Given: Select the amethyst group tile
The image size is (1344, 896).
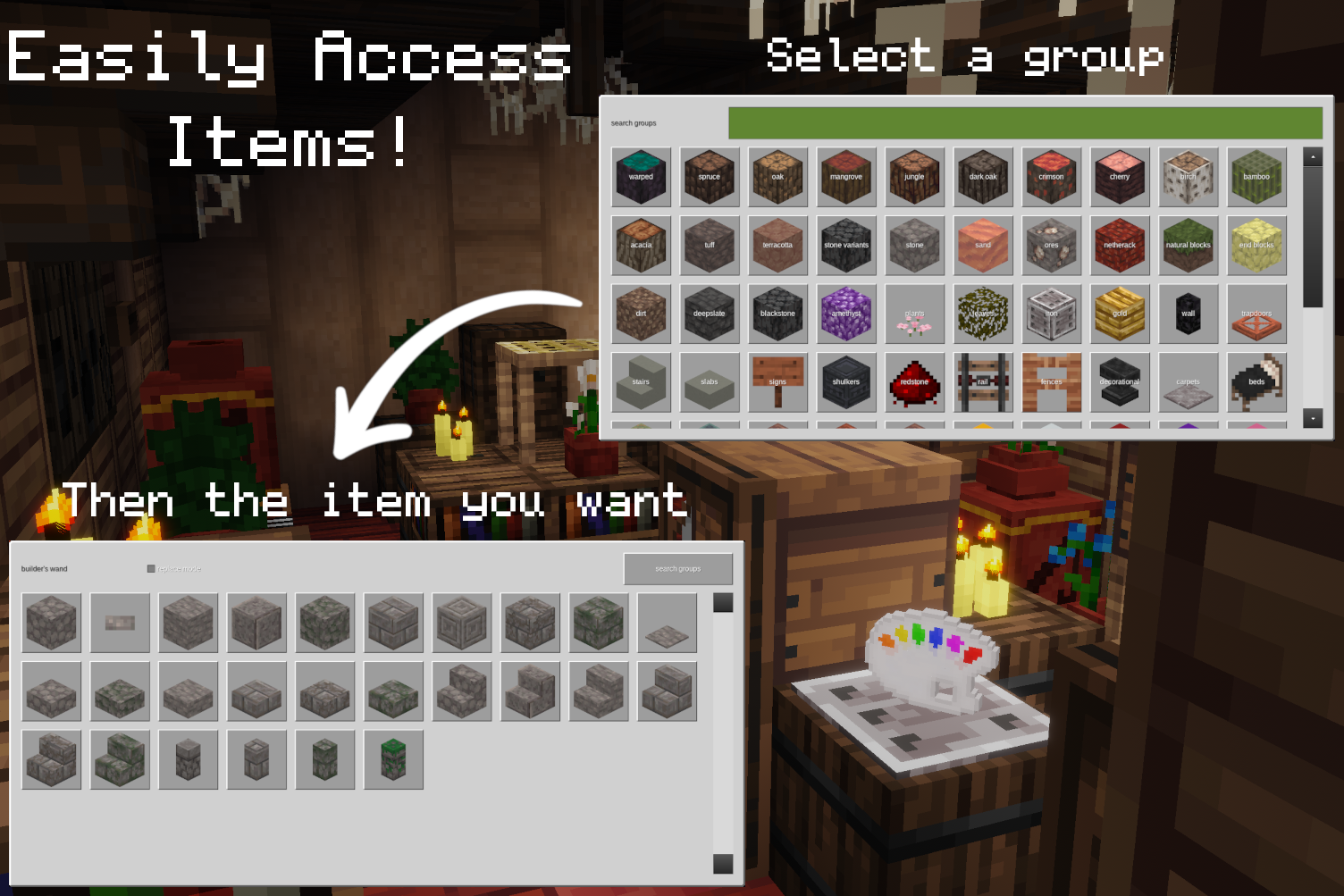Looking at the screenshot, I should coord(846,314).
